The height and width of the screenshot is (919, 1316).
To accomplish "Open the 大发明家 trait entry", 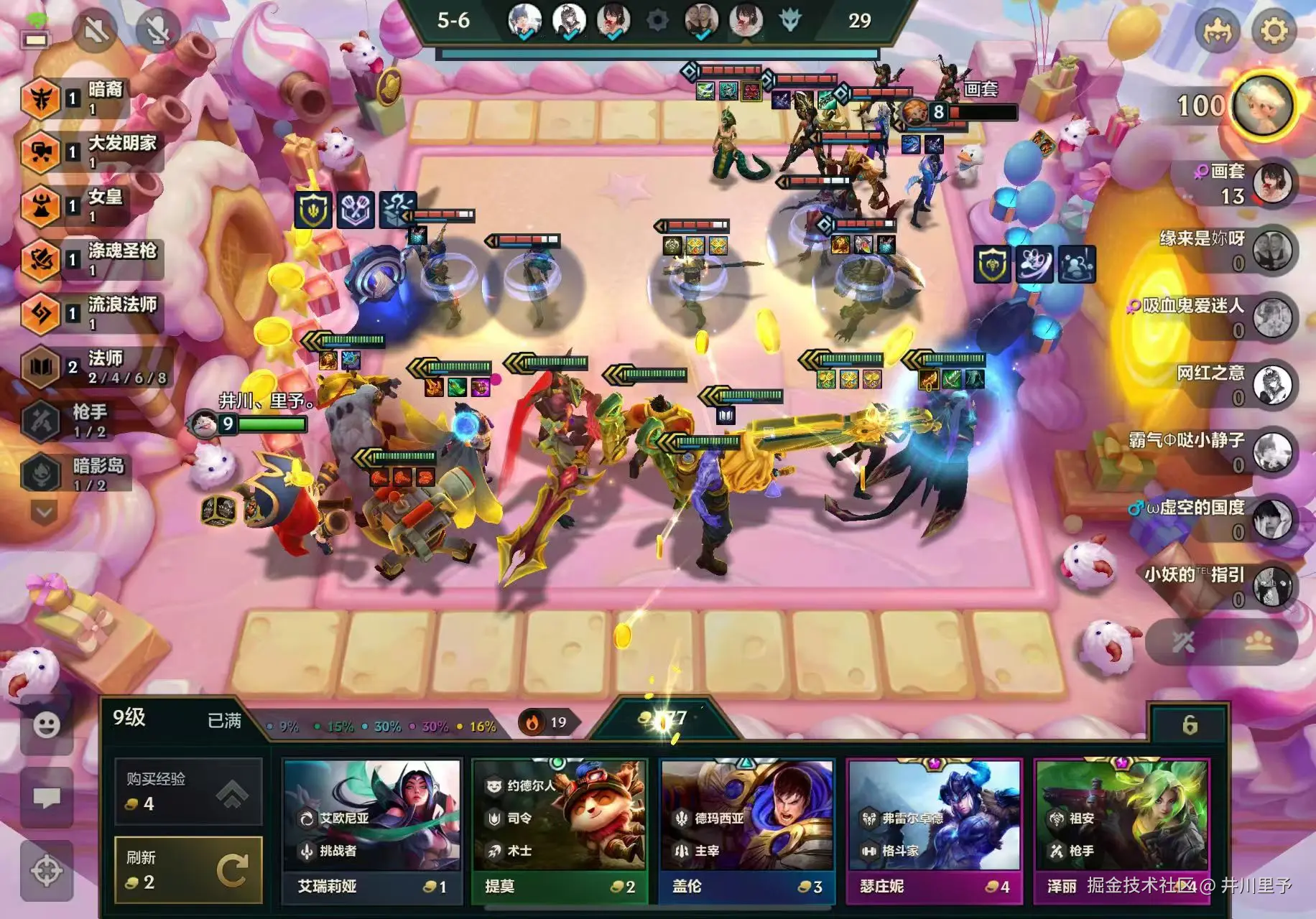I will tap(93, 151).
